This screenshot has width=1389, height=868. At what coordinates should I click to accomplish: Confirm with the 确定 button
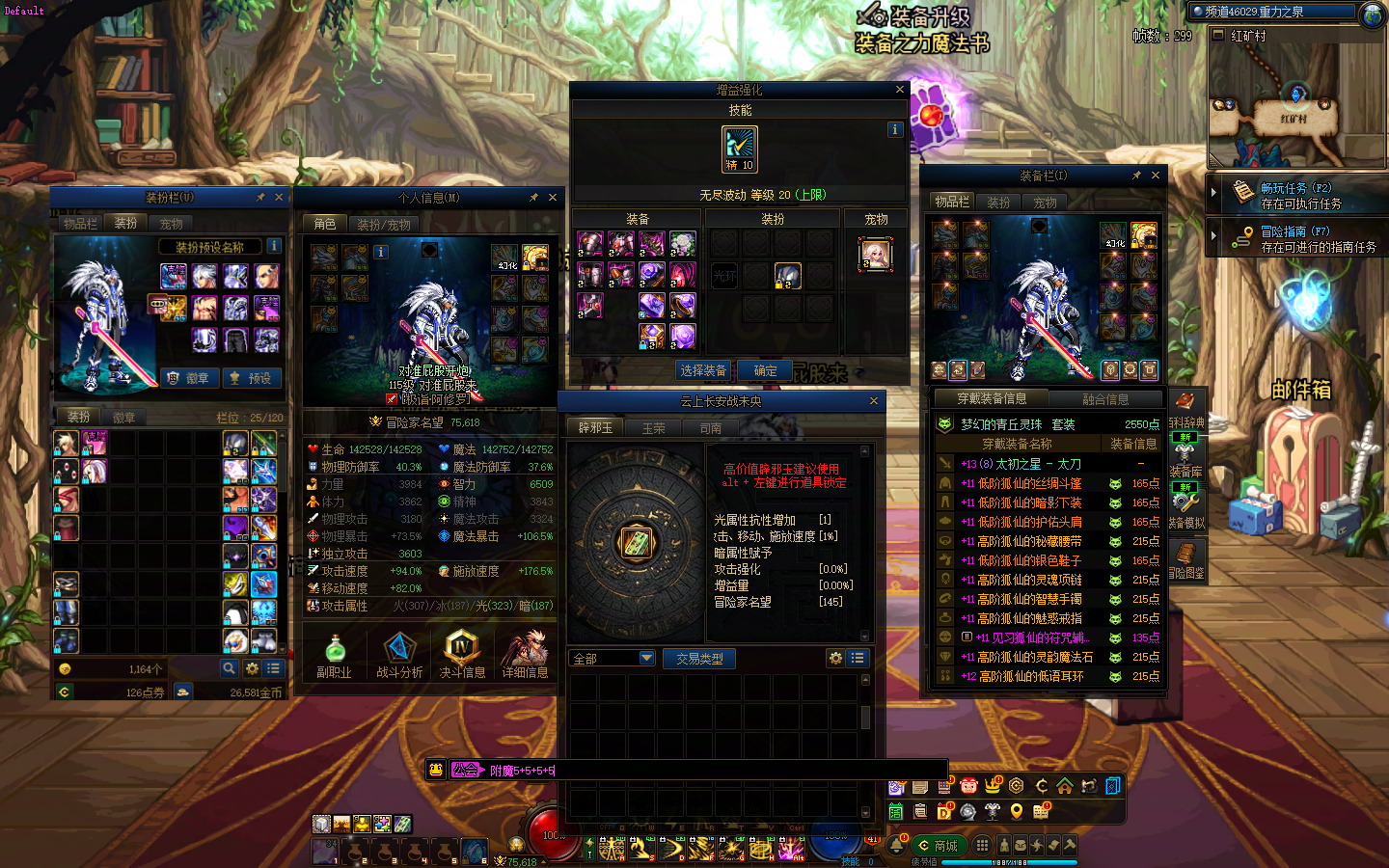point(765,370)
